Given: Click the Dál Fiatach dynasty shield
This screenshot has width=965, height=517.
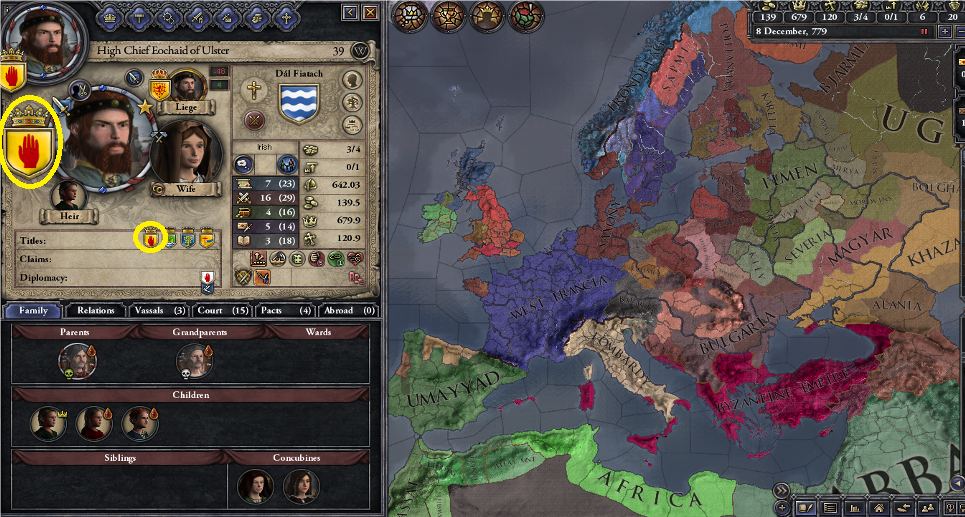Looking at the screenshot, I should [x=296, y=100].
